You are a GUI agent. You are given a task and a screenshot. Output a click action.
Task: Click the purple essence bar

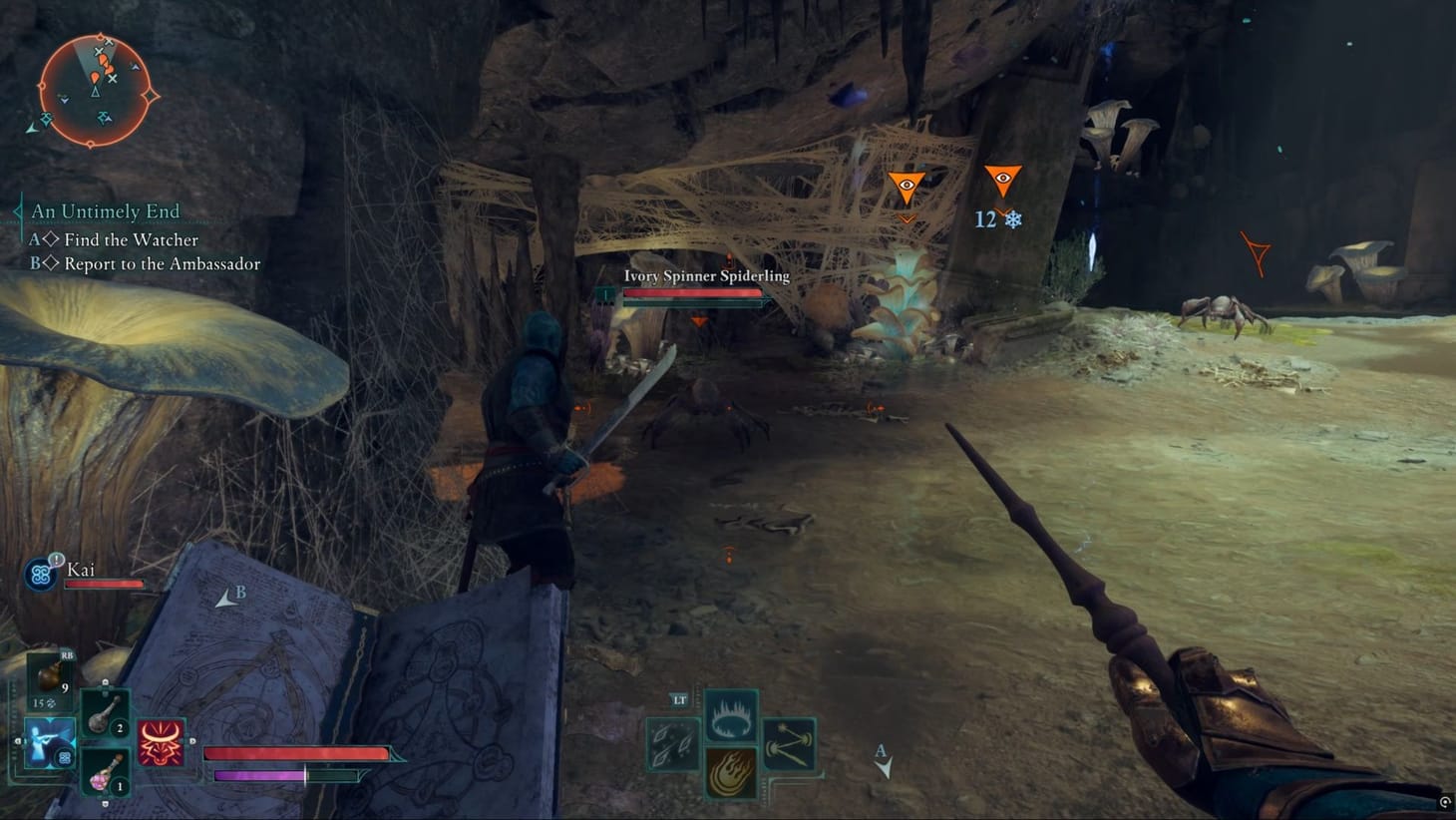click(257, 773)
